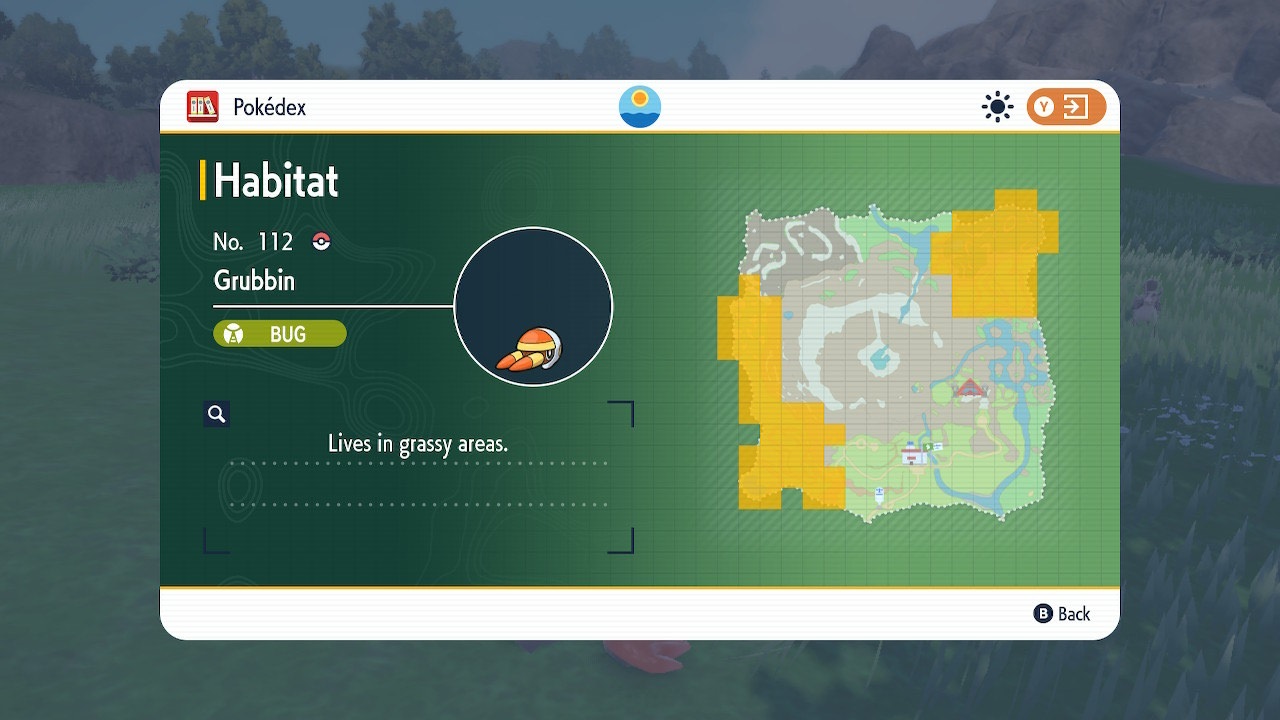This screenshot has width=1280, height=720.
Task: Toggle the sun time-of-day icon
Action: click(997, 107)
